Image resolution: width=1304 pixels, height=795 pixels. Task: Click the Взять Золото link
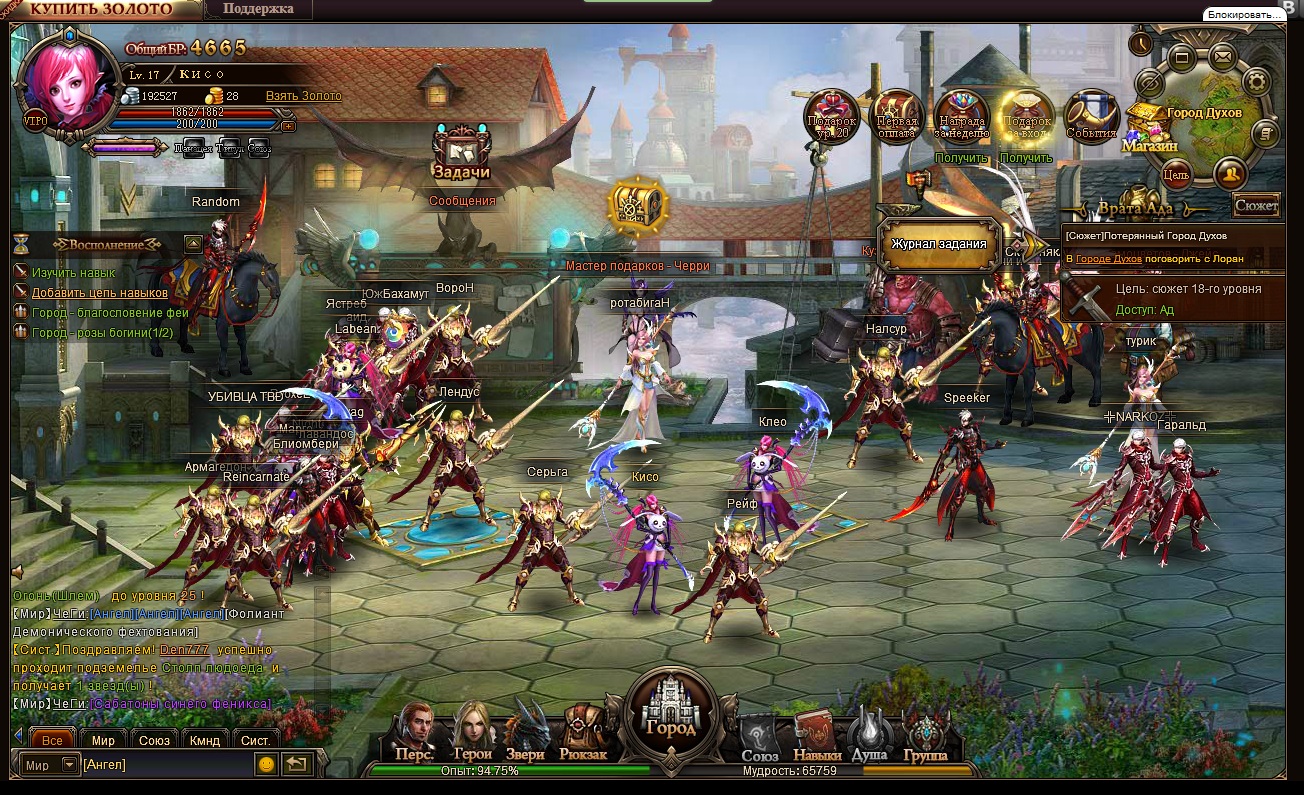303,96
